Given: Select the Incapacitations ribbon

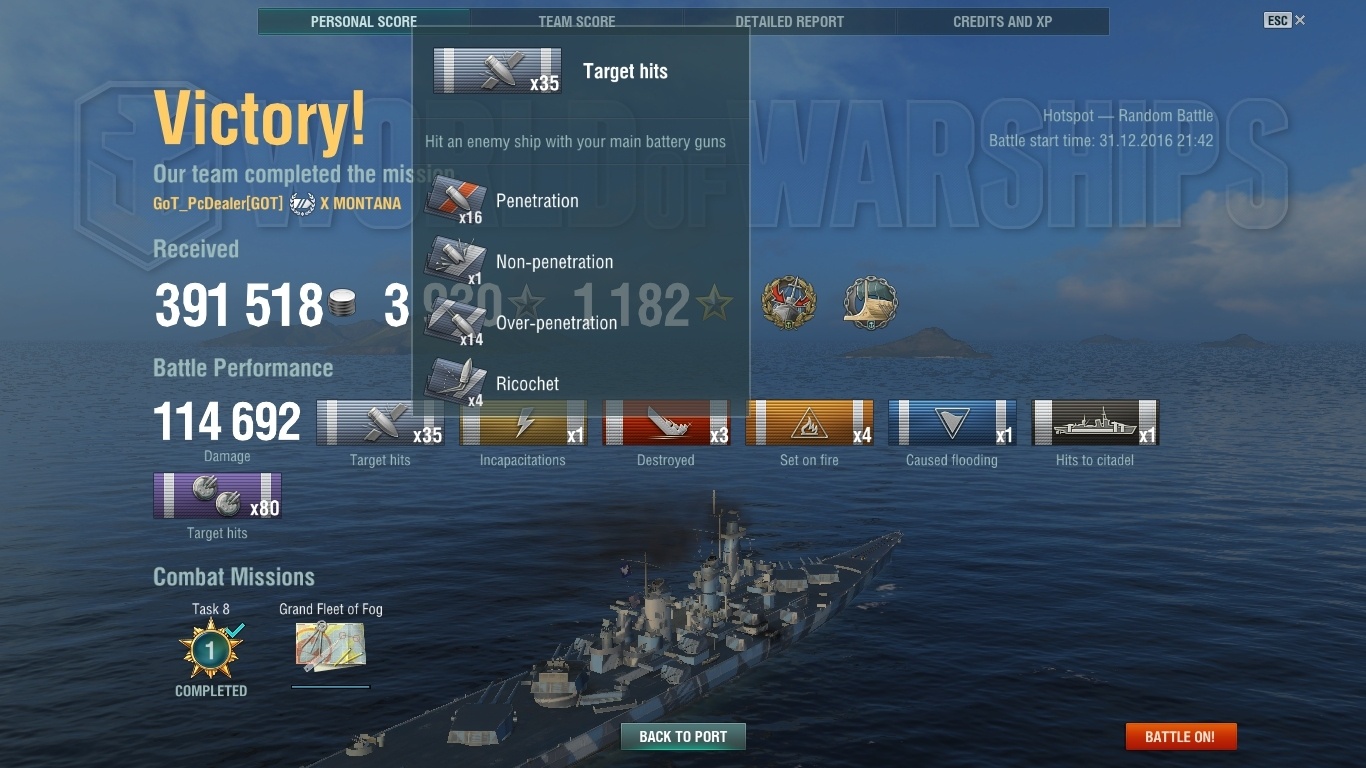Looking at the screenshot, I should coord(523,423).
